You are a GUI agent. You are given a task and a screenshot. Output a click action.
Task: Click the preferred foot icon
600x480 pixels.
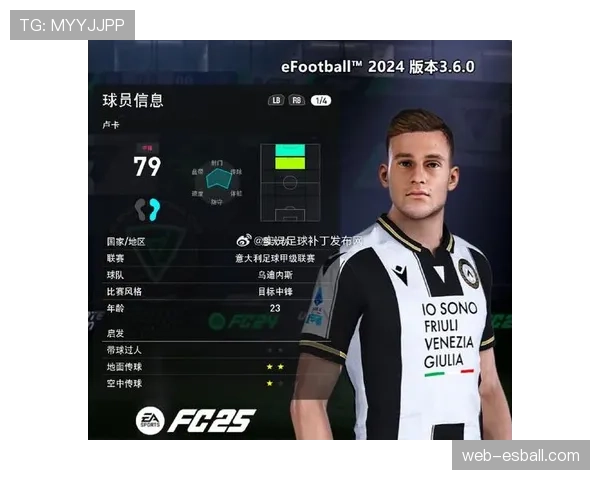pos(148,208)
